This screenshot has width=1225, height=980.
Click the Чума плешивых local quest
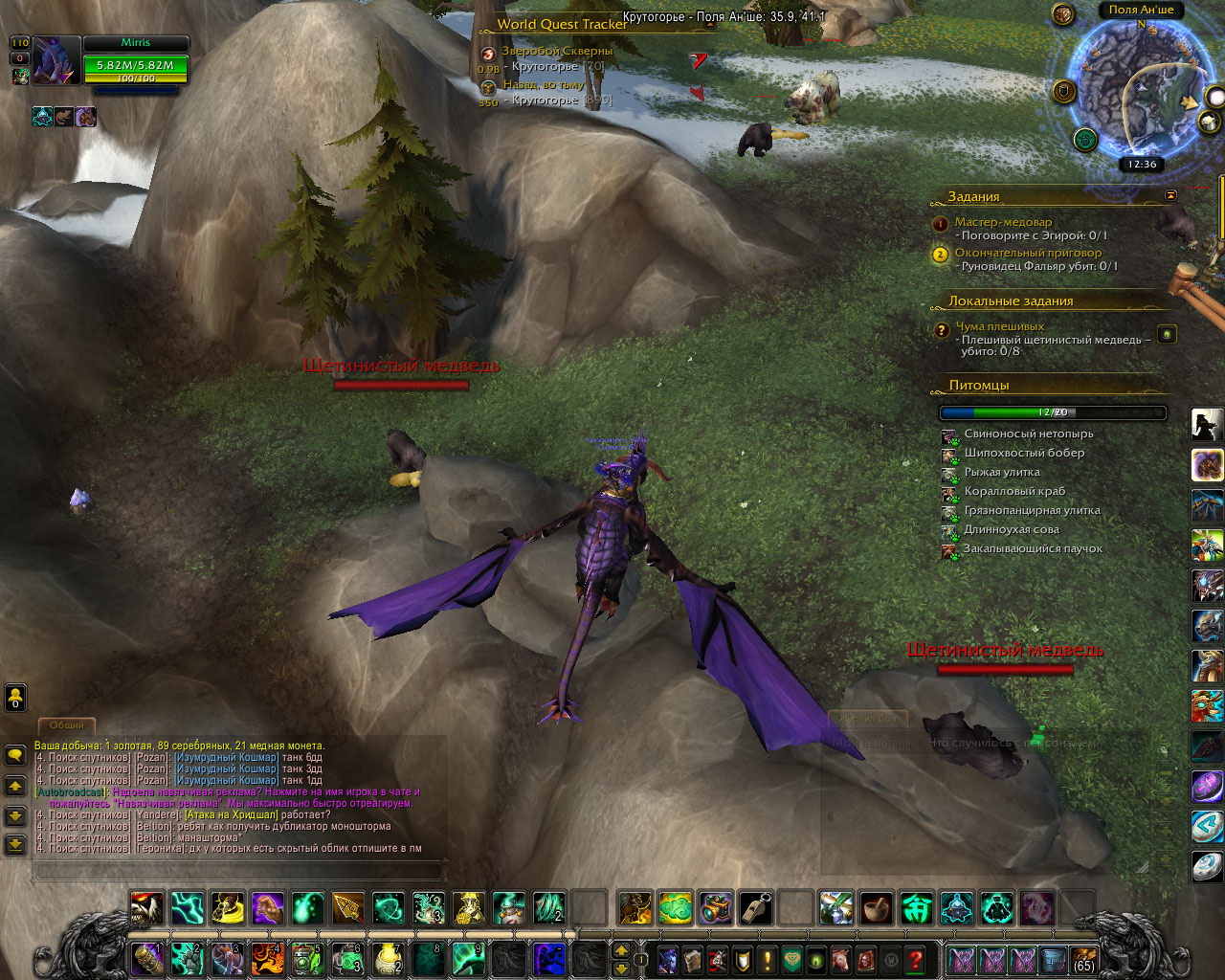coord(999,326)
